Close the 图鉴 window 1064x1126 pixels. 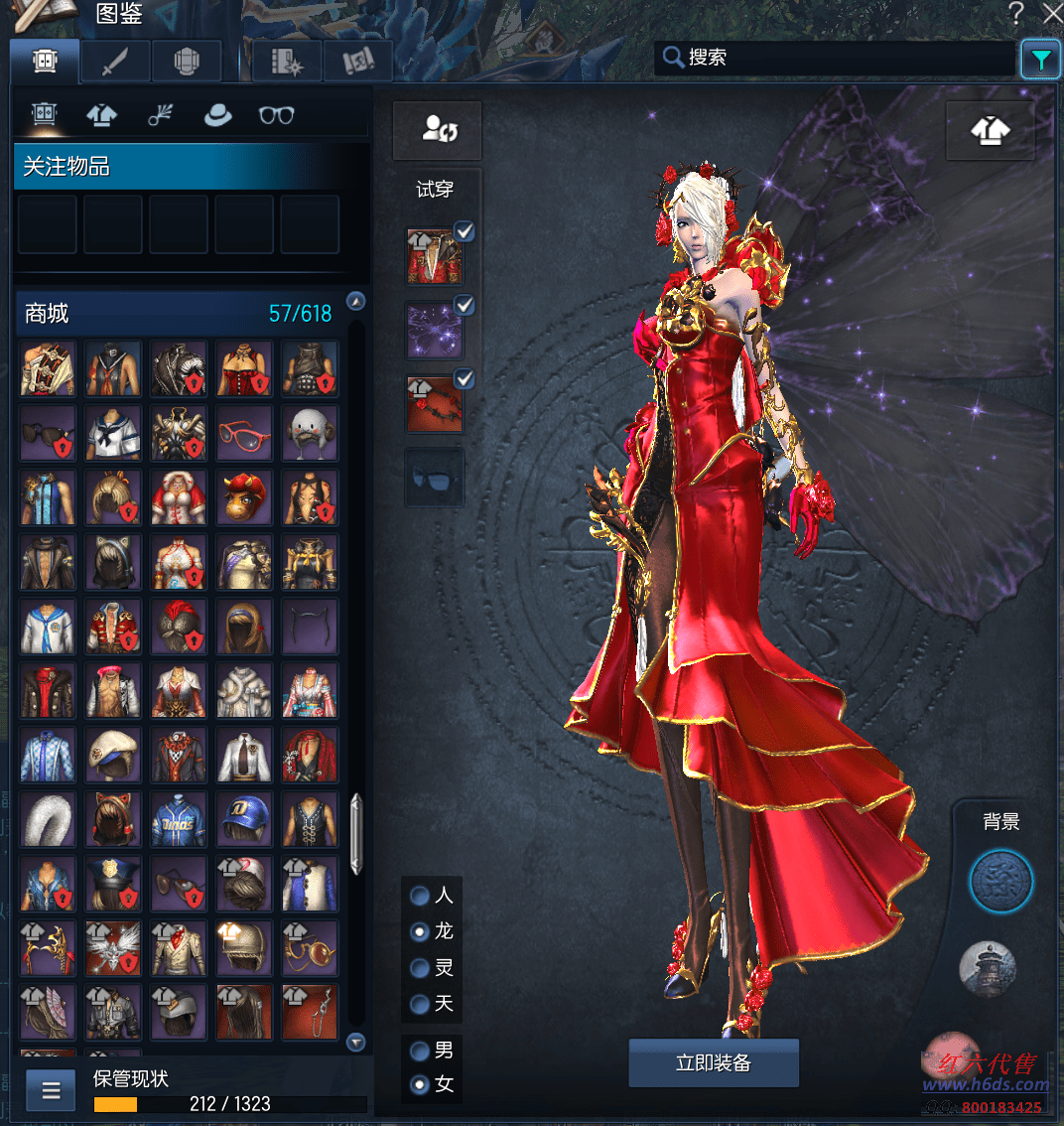[x=1052, y=13]
